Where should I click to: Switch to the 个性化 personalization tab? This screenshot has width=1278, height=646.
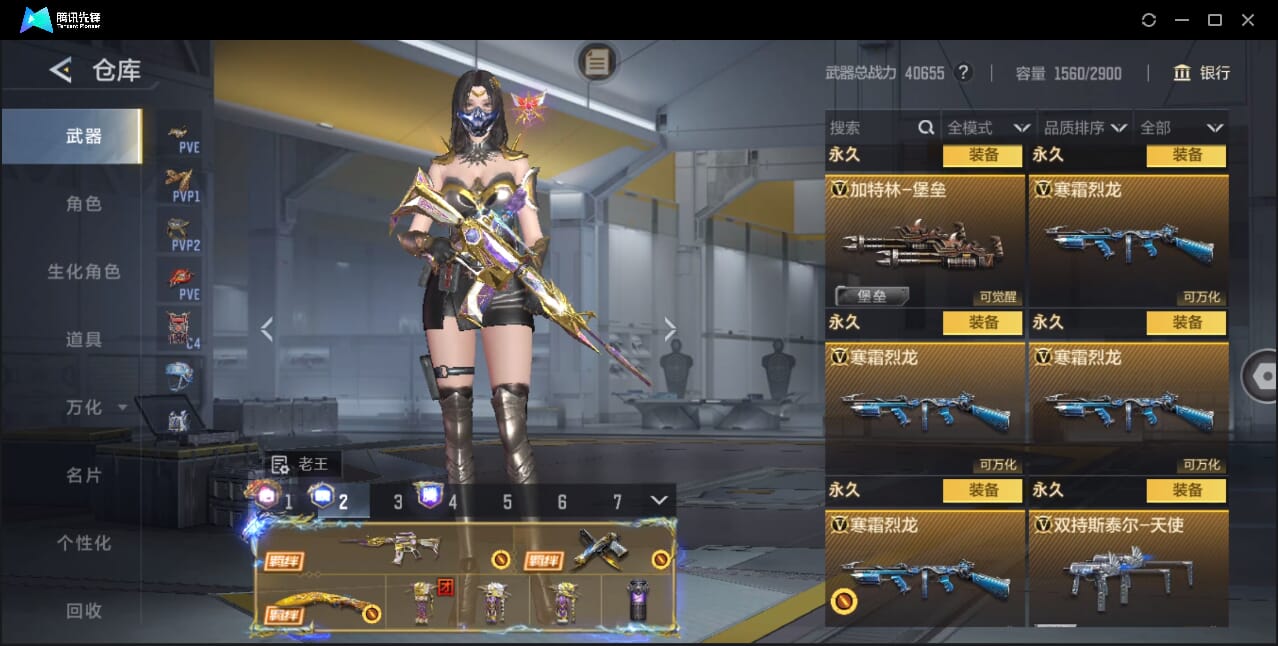click(84, 544)
